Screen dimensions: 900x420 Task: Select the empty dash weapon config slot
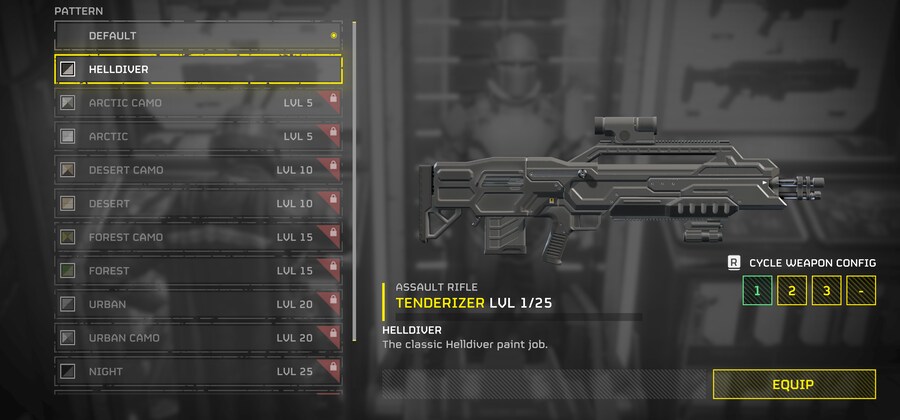point(860,291)
